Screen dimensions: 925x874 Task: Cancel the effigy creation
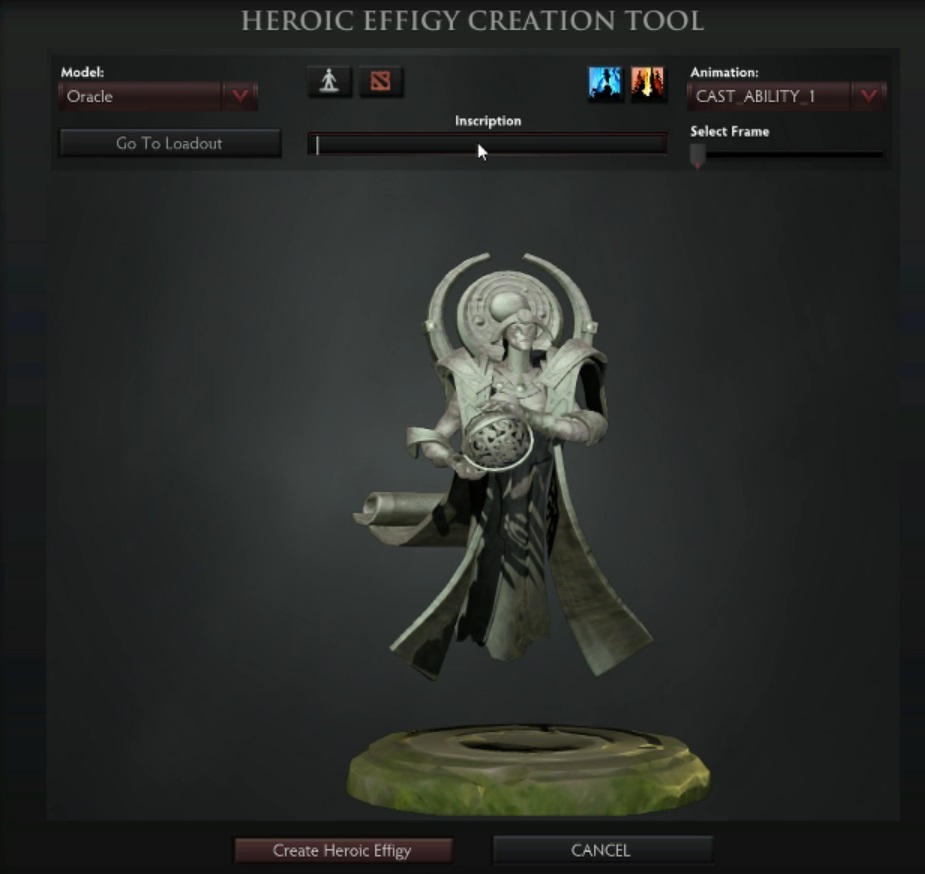(x=601, y=850)
